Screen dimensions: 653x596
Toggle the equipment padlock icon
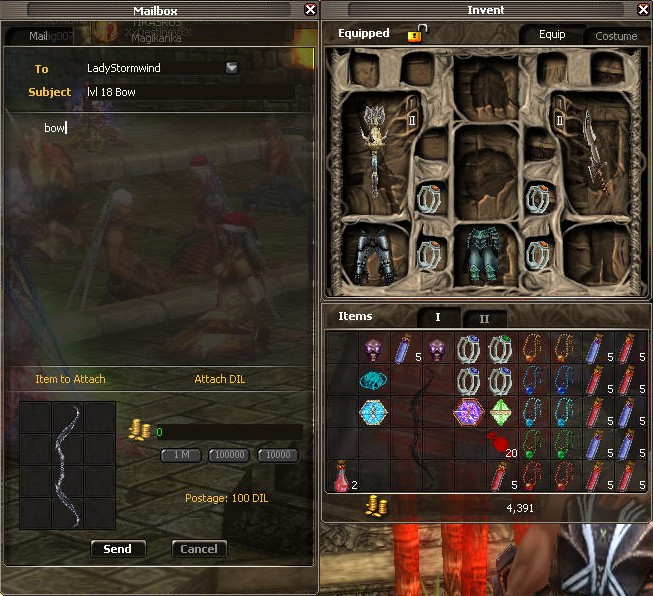click(414, 34)
